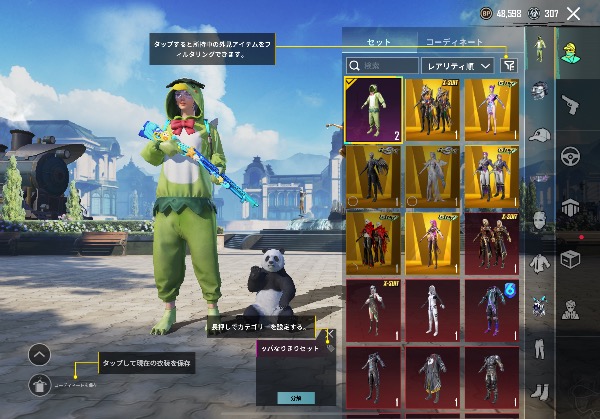Open the pistol weapon skins category

[x=573, y=103]
